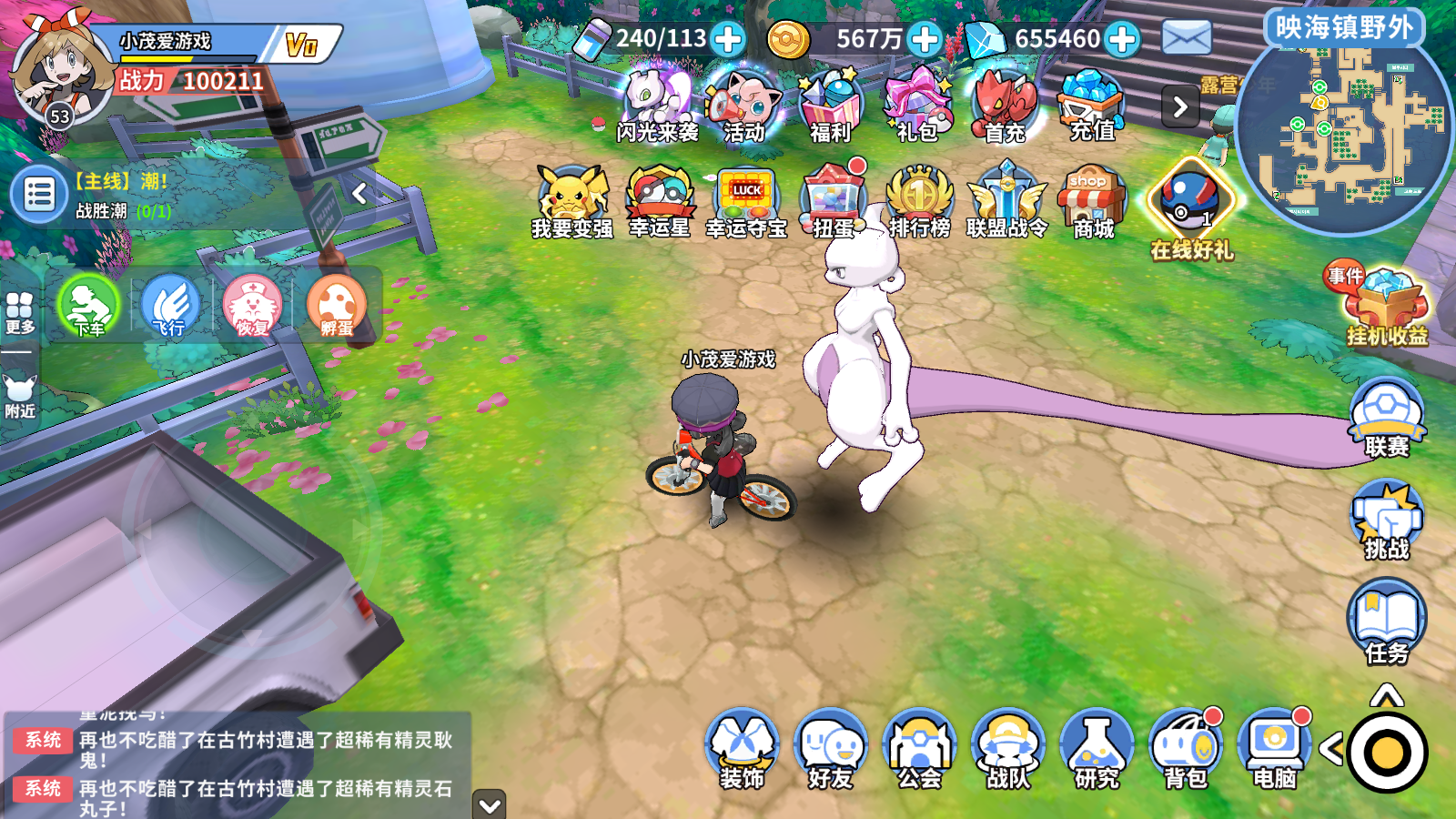This screenshot has height=819, width=1456.
Task: Open the 扭蛋 gacha machine
Action: click(x=834, y=202)
